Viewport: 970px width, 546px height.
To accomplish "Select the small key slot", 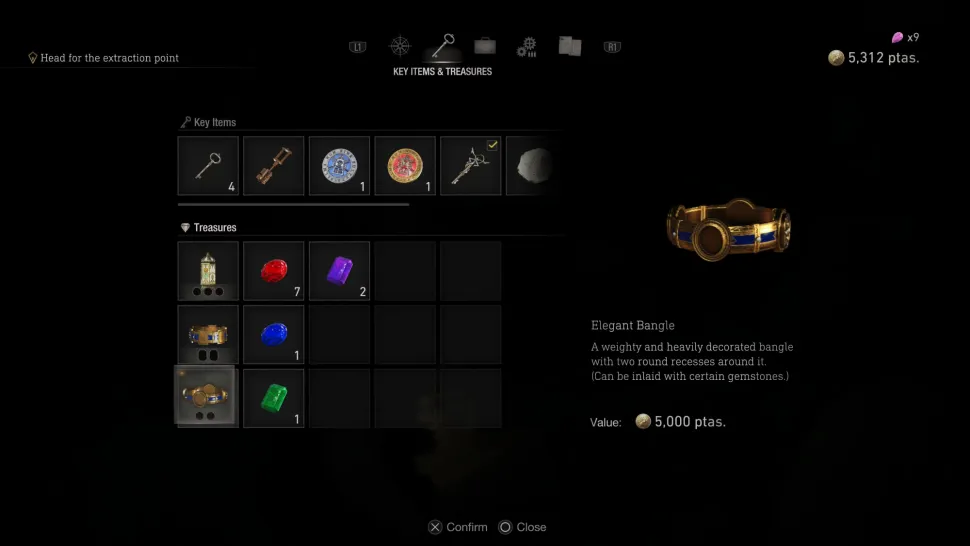I will 208,166.
